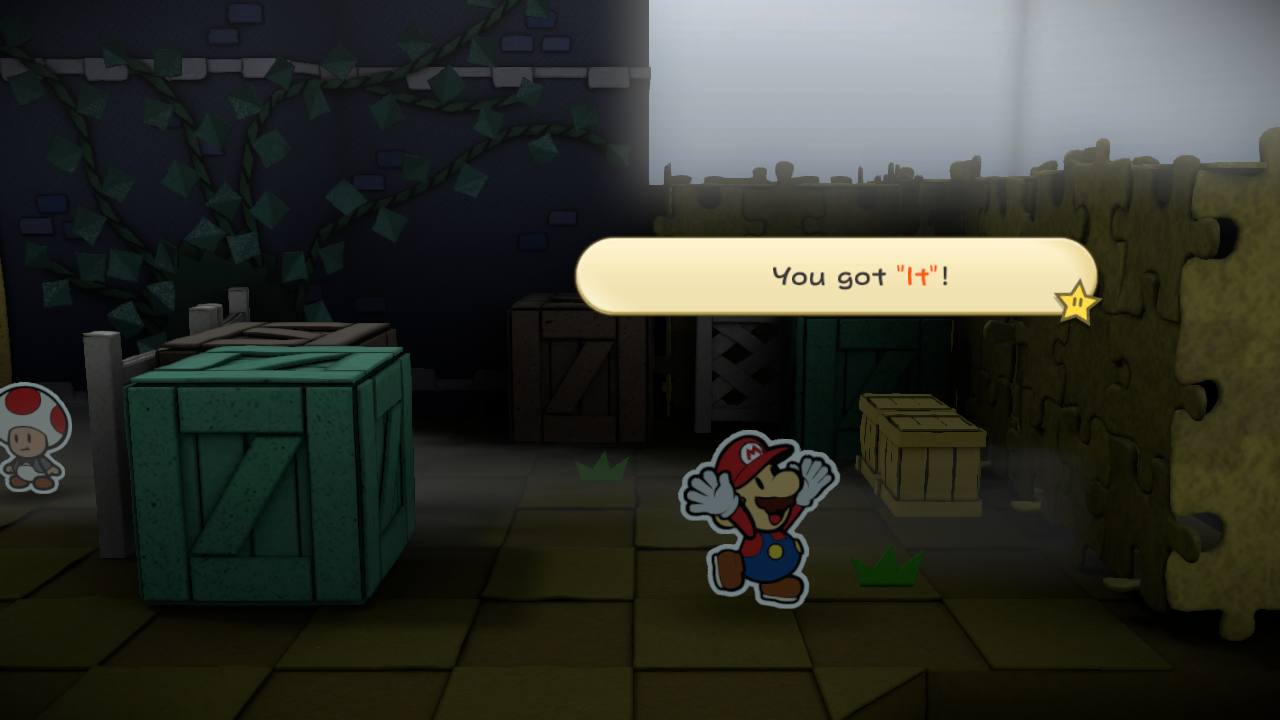This screenshot has height=720, width=1280.
Task: Dismiss the "You got It!" message bubble
Action: tap(835, 276)
